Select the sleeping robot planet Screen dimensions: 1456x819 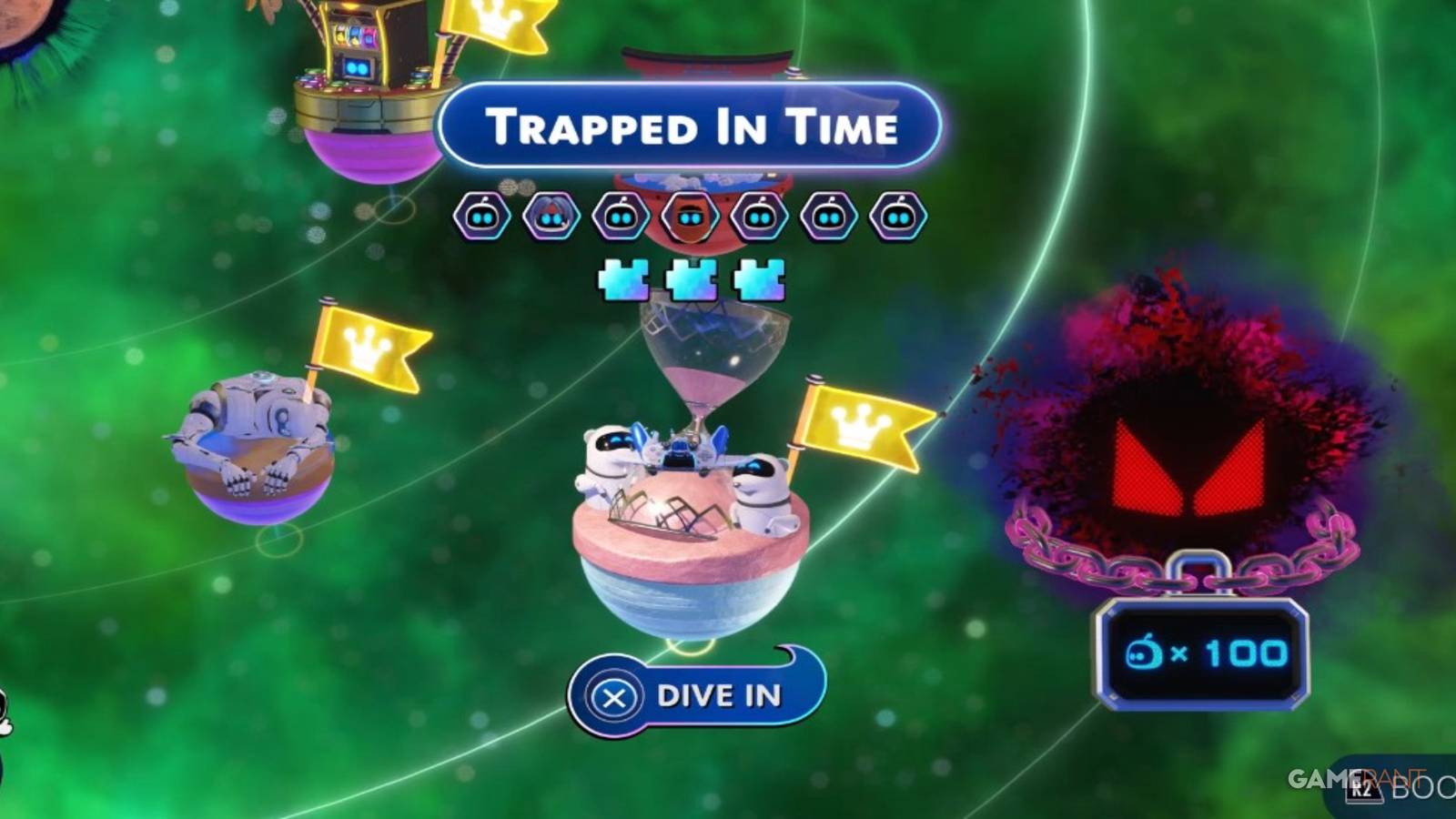click(259, 446)
